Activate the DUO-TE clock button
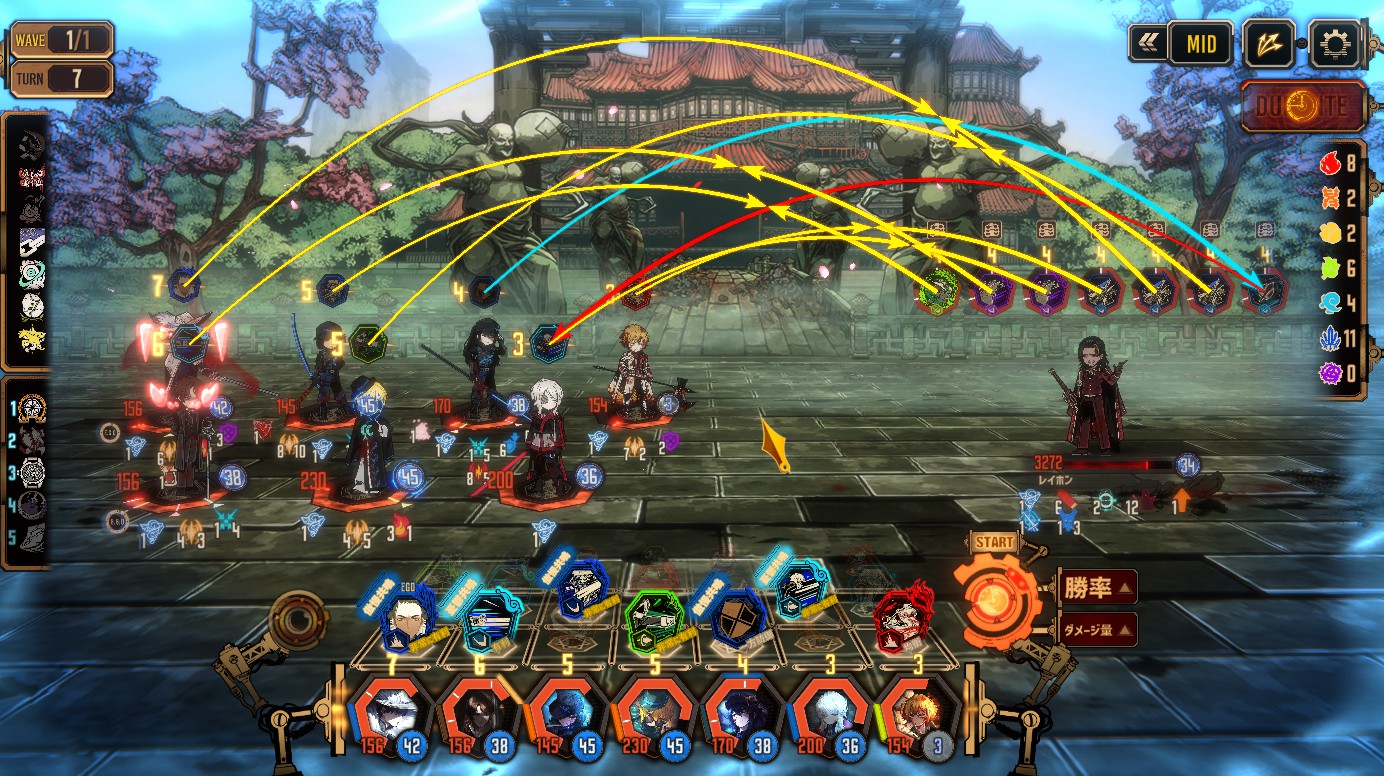 click(1304, 107)
